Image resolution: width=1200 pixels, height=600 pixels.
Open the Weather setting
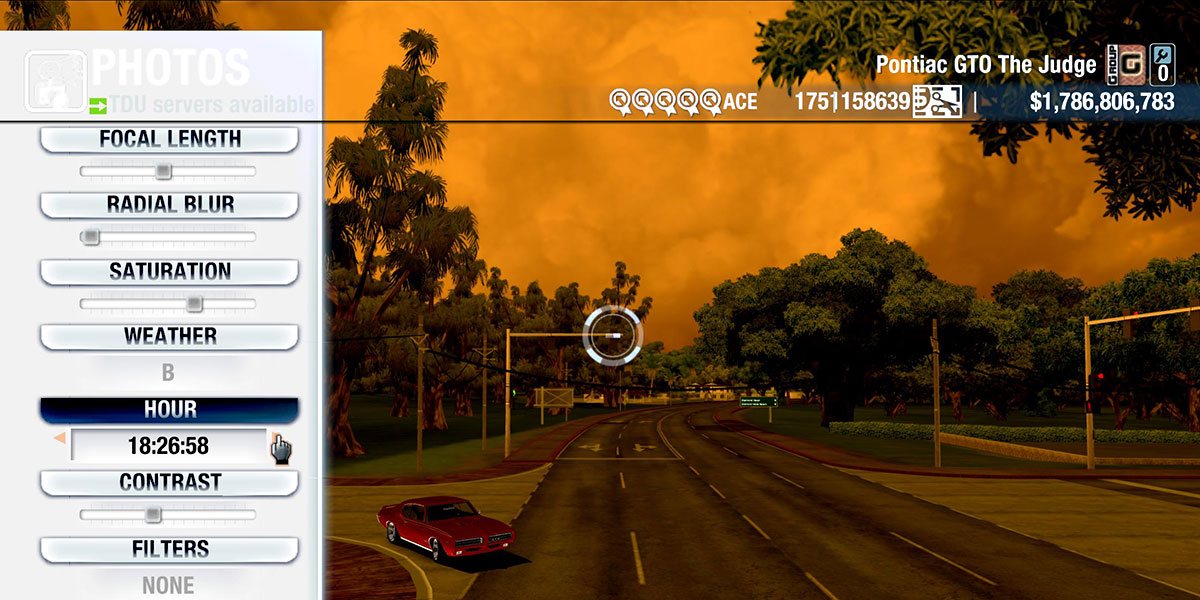coord(169,337)
